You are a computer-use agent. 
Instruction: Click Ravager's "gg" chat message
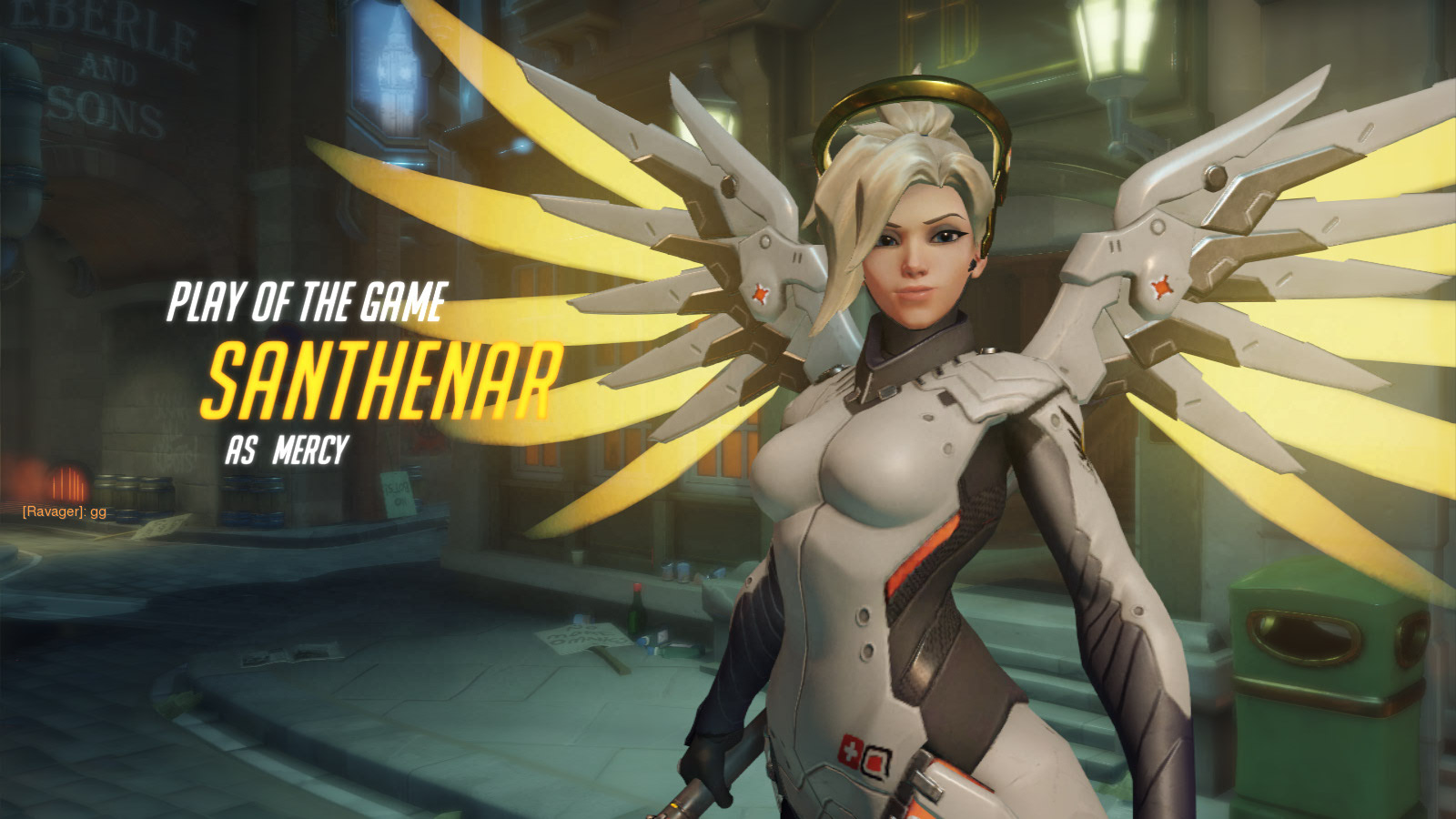click(65, 511)
